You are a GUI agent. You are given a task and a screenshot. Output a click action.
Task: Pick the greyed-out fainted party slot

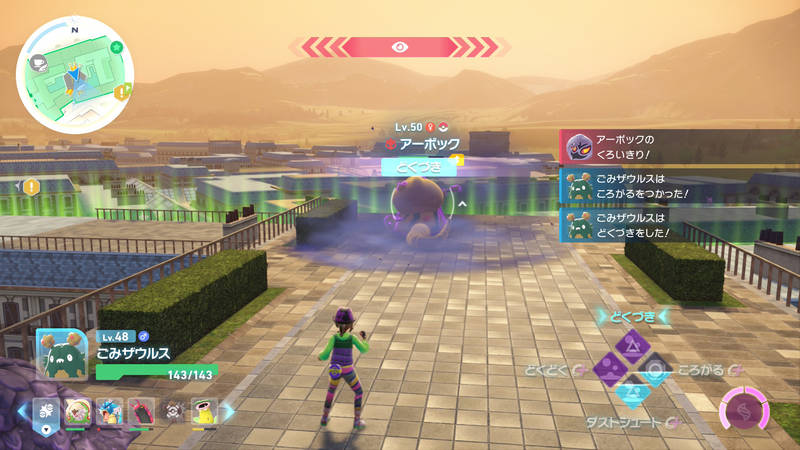point(172,411)
